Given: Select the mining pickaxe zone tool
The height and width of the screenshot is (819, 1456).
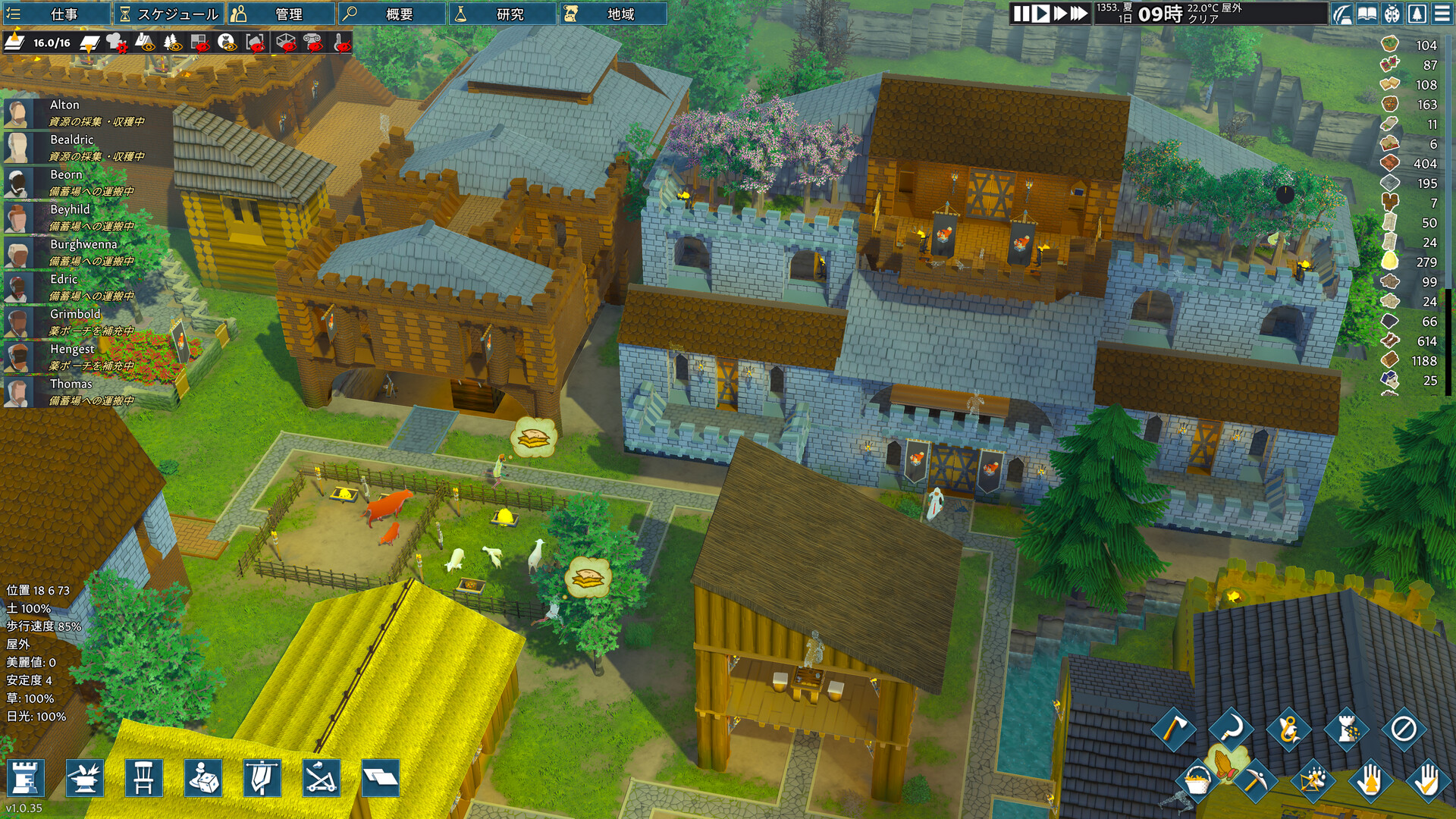Looking at the screenshot, I should click(x=1256, y=780).
